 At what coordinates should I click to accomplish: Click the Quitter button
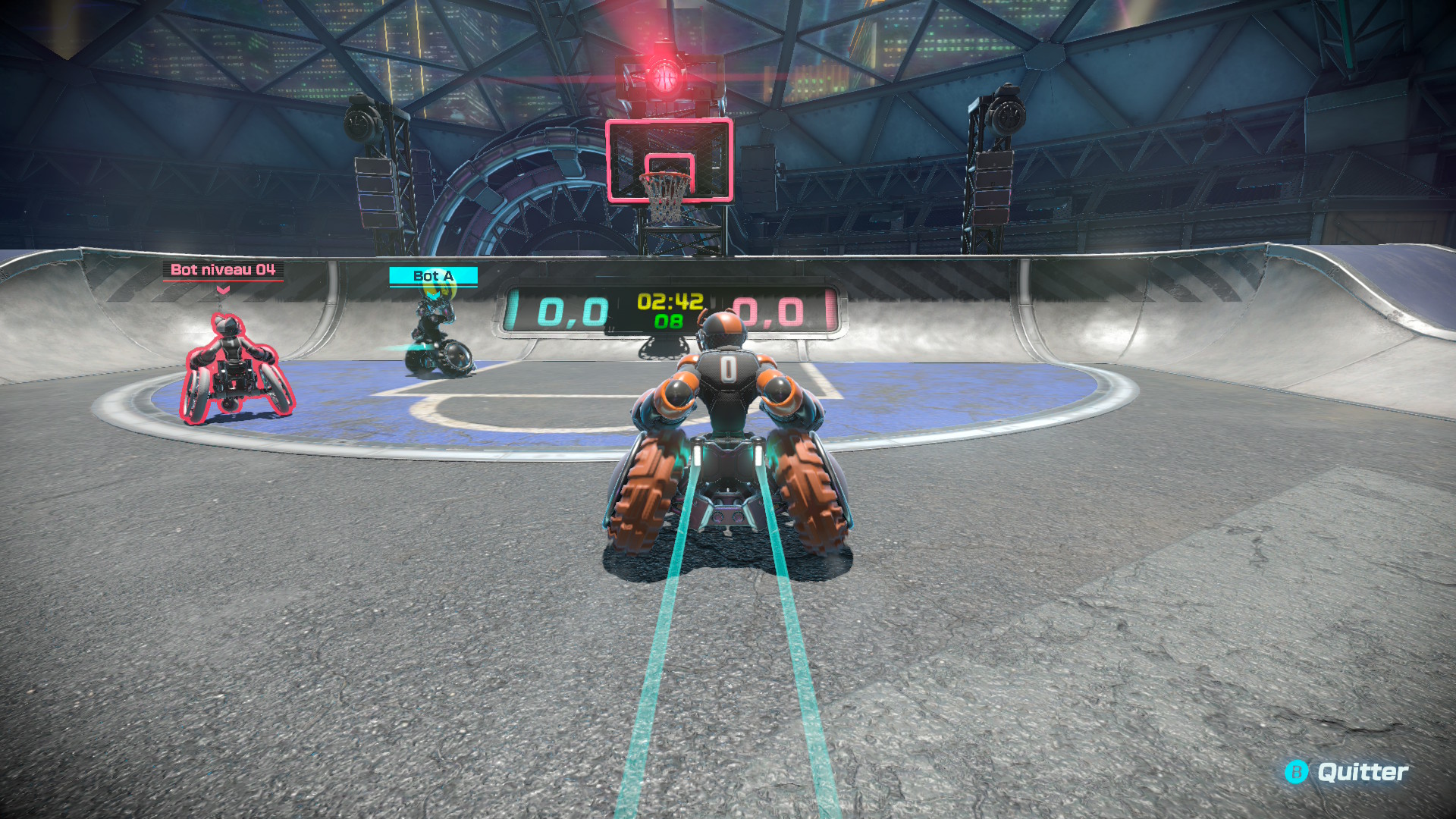tap(1347, 772)
